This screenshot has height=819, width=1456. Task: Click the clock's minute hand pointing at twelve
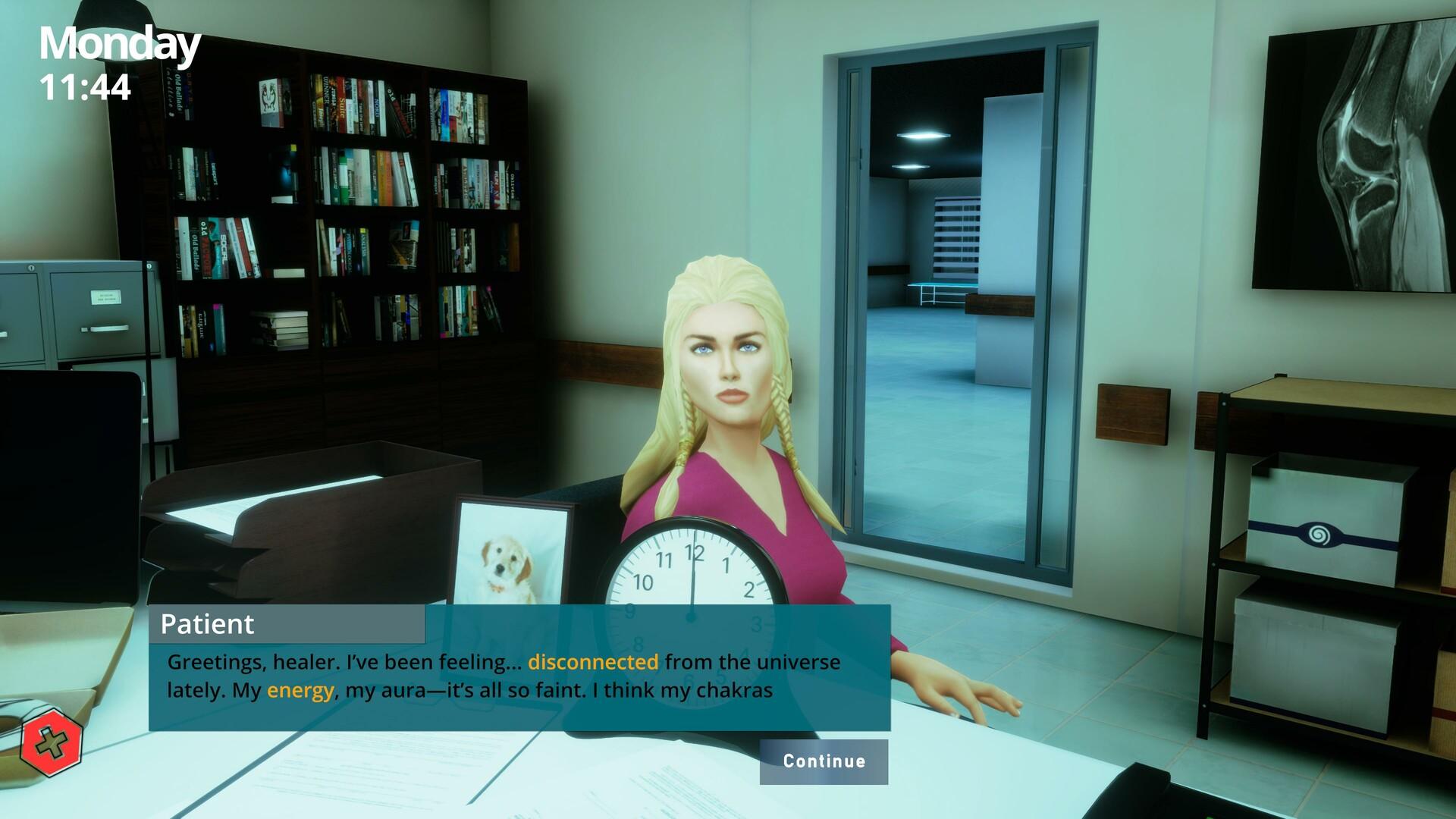click(x=692, y=573)
